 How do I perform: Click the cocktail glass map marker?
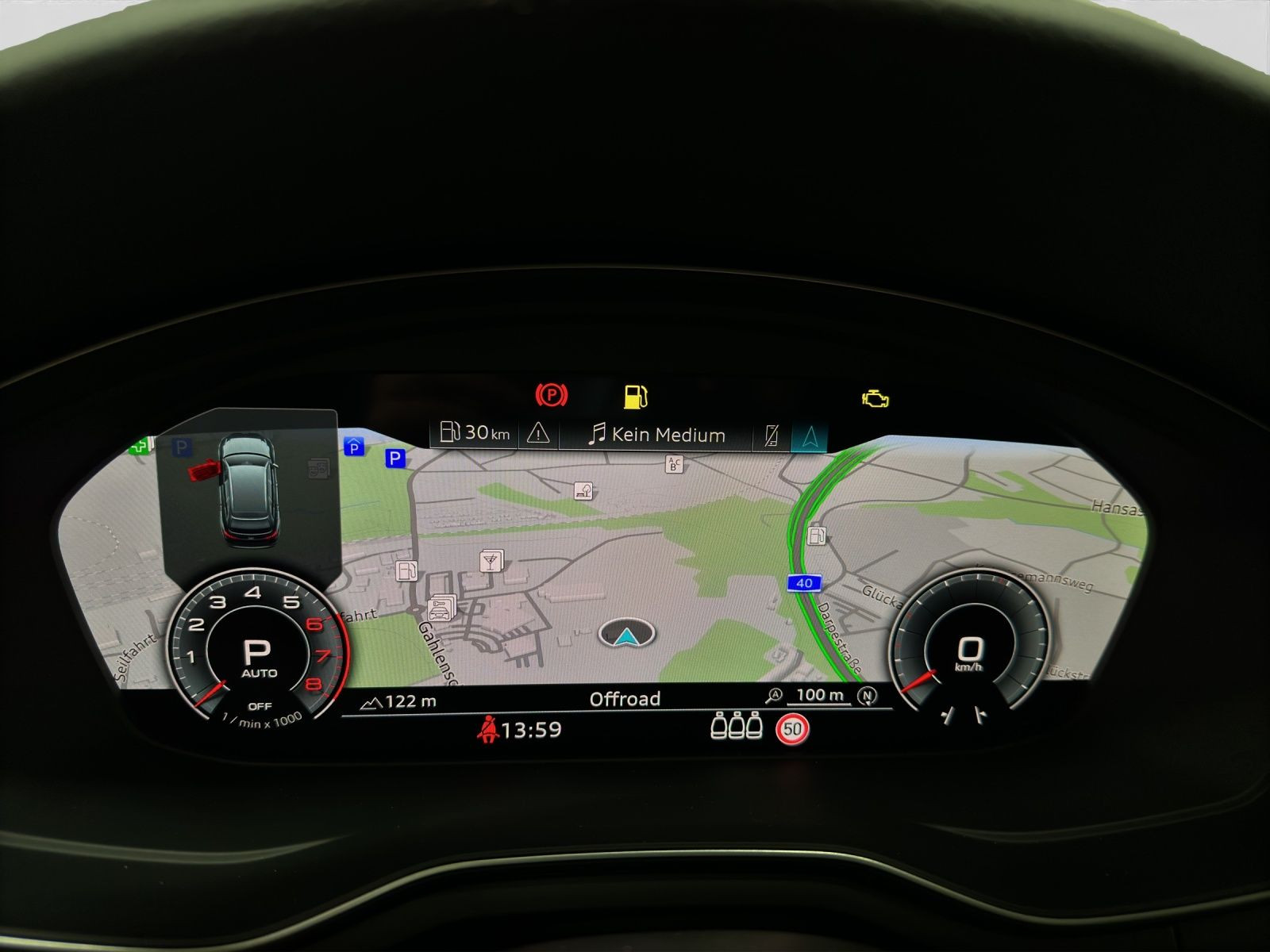point(491,561)
